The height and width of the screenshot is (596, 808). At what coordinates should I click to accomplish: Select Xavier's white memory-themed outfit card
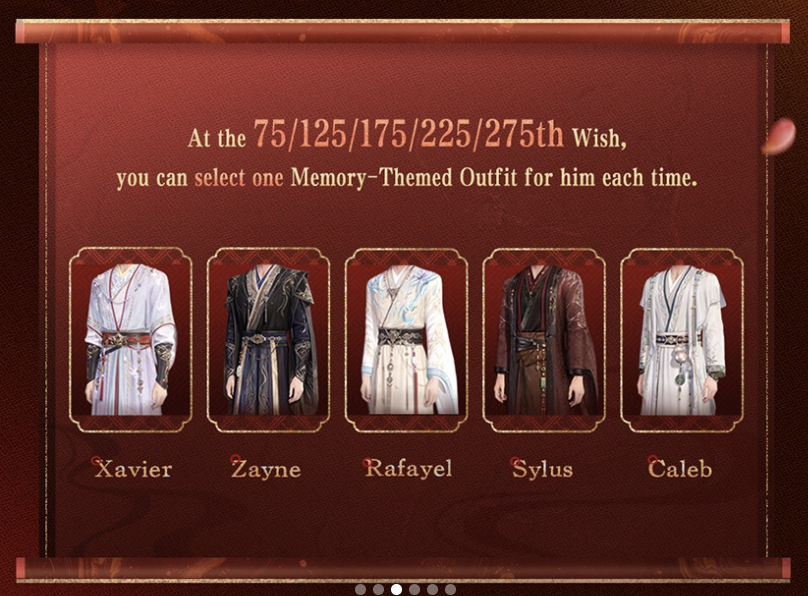point(130,340)
